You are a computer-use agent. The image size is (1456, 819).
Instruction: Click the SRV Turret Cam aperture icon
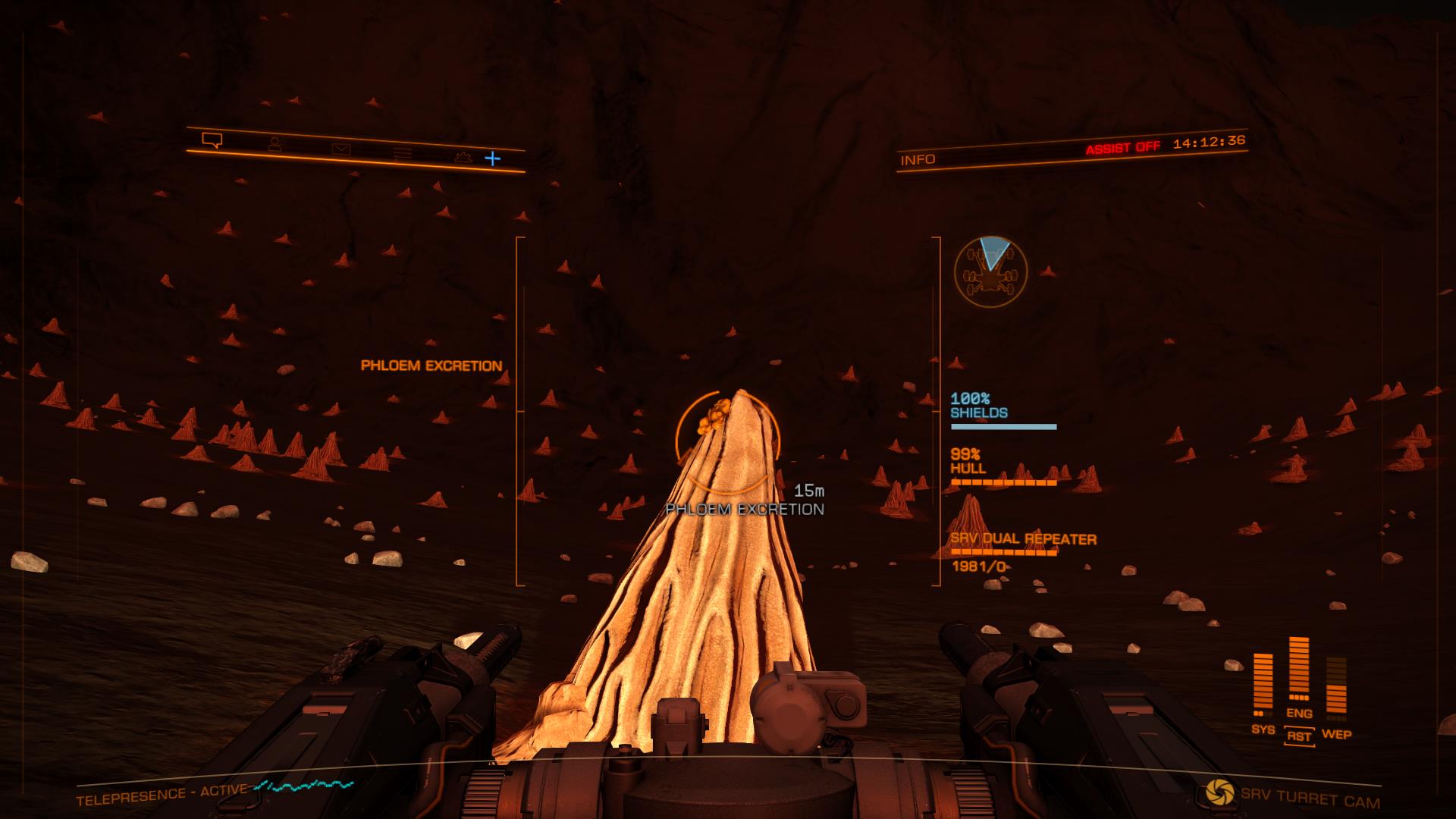[1220, 792]
